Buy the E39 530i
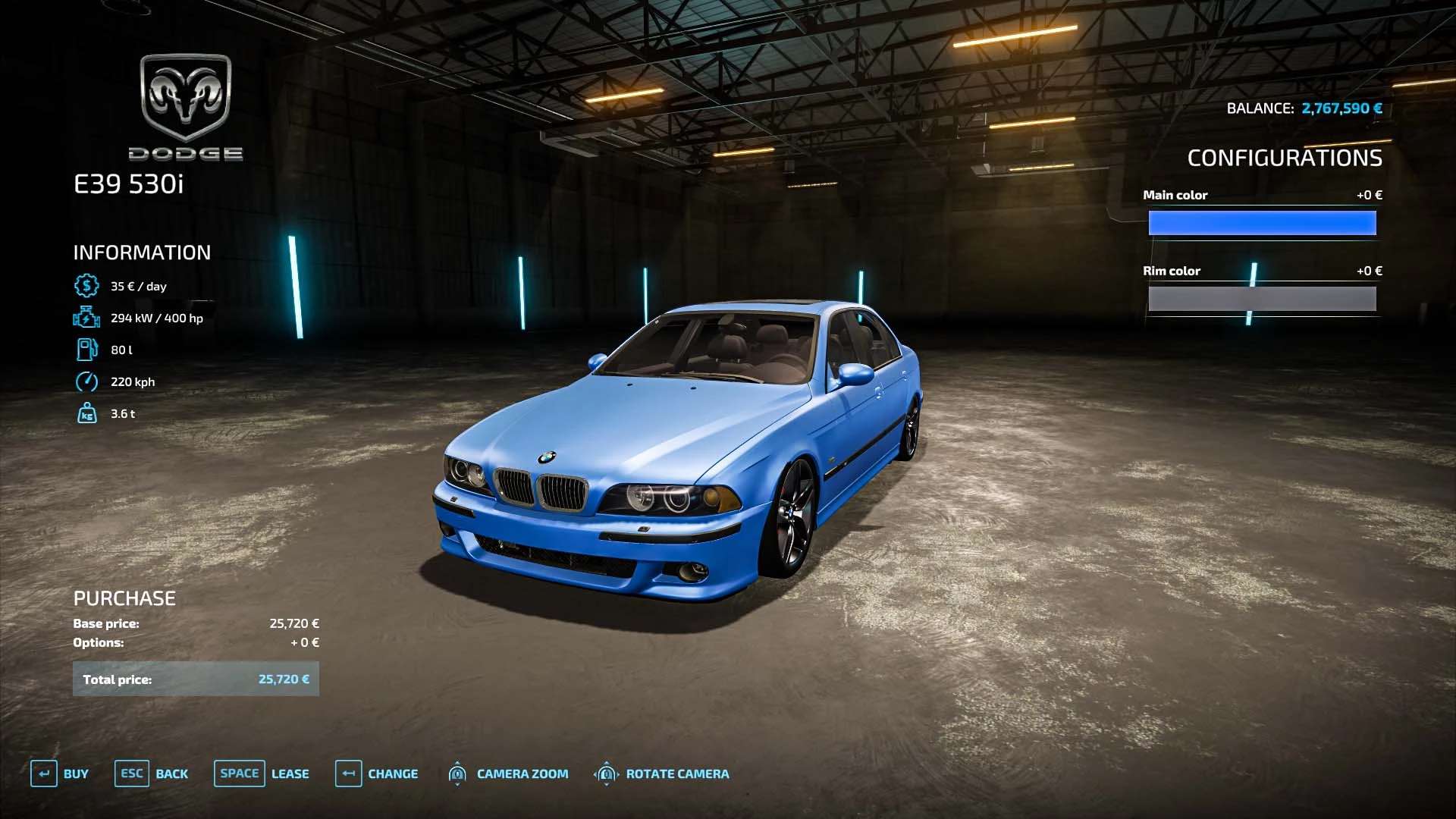The height and width of the screenshot is (819, 1456). (60, 773)
